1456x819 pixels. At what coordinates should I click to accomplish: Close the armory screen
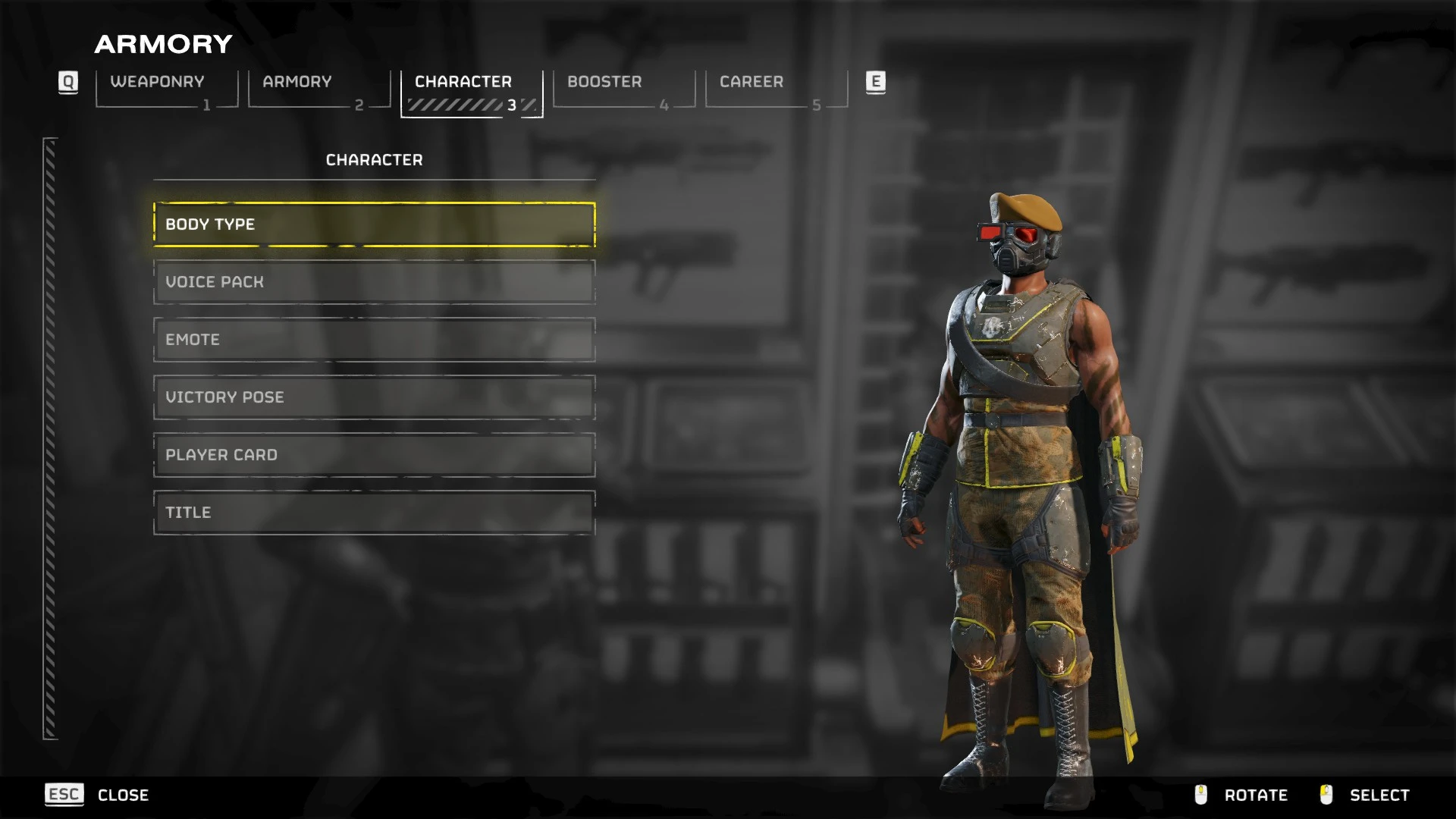point(97,795)
